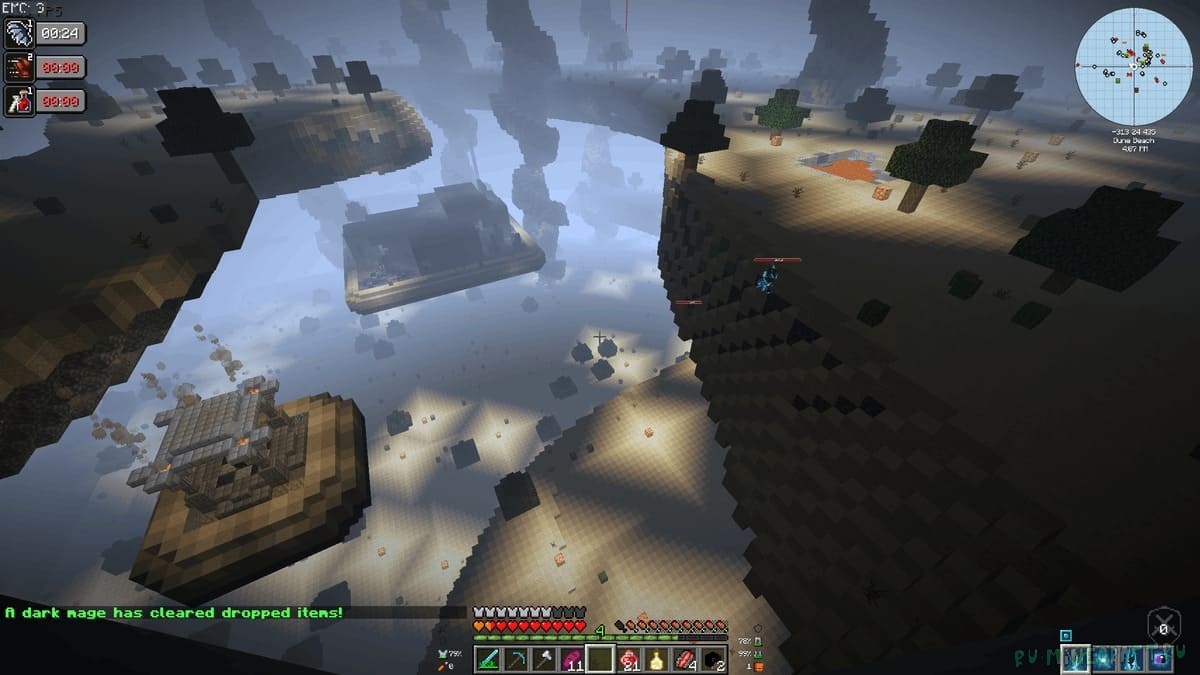The height and width of the screenshot is (675, 1200).
Task: Select the red item stack of 21
Action: pos(629,659)
